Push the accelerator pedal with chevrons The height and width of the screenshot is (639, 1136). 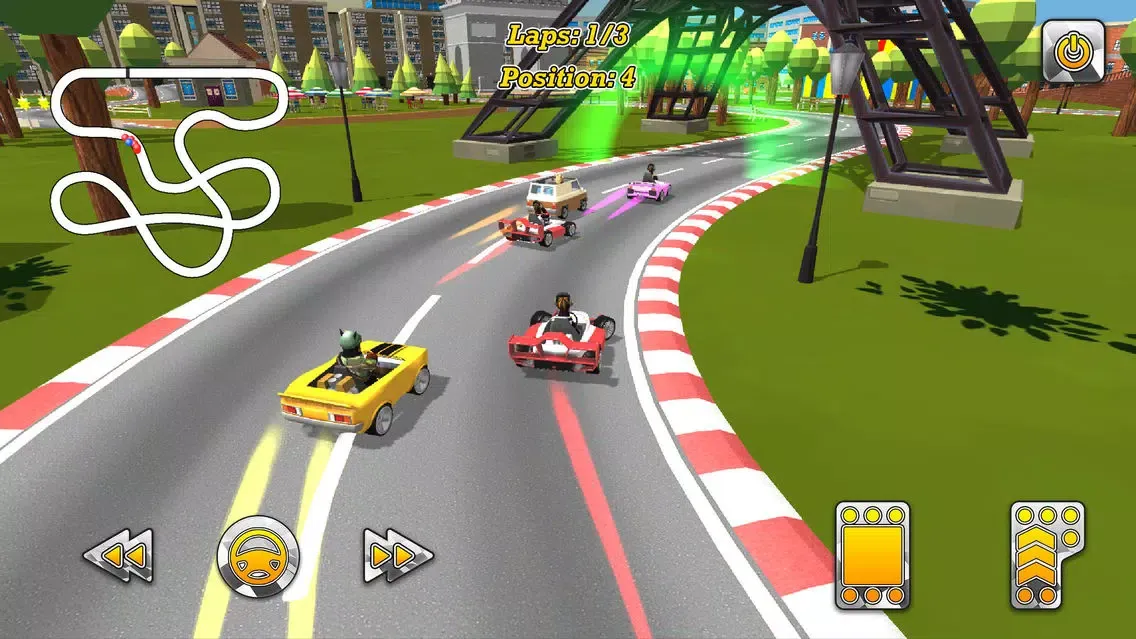(1047, 555)
